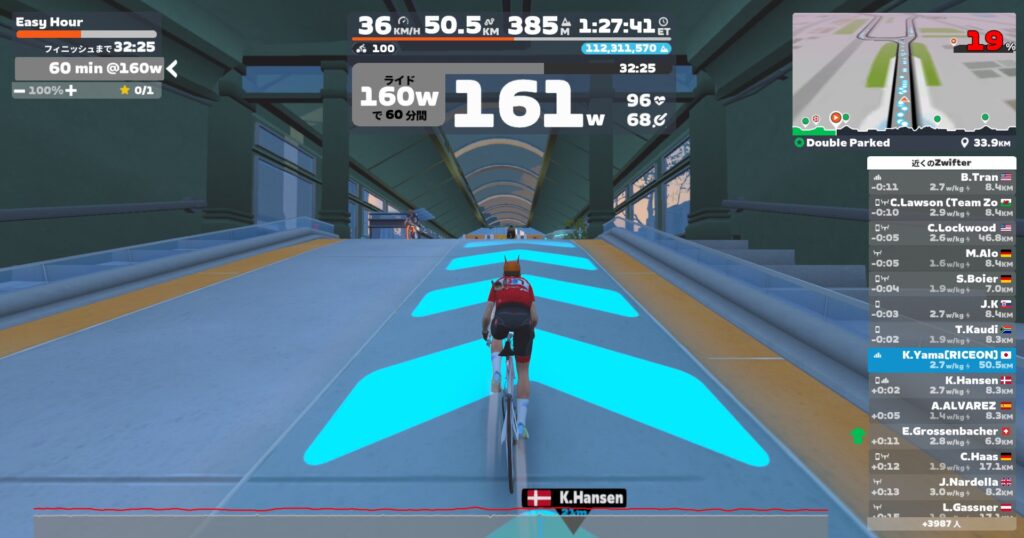Screen dimensions: 1024x538
Task: Click the K.Hansen rider name tag
Action: 575,497
